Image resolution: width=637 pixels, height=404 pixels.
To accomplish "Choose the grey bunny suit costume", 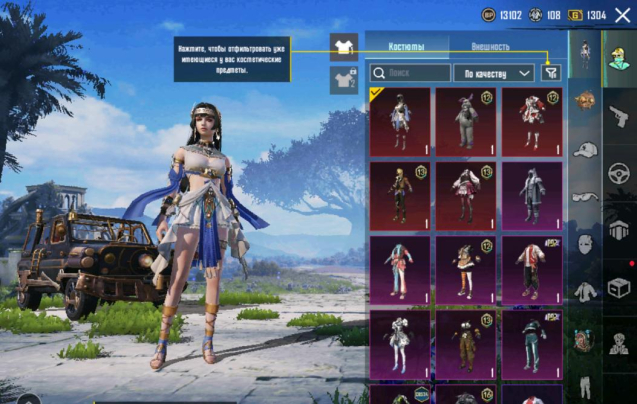I will coord(466,122).
